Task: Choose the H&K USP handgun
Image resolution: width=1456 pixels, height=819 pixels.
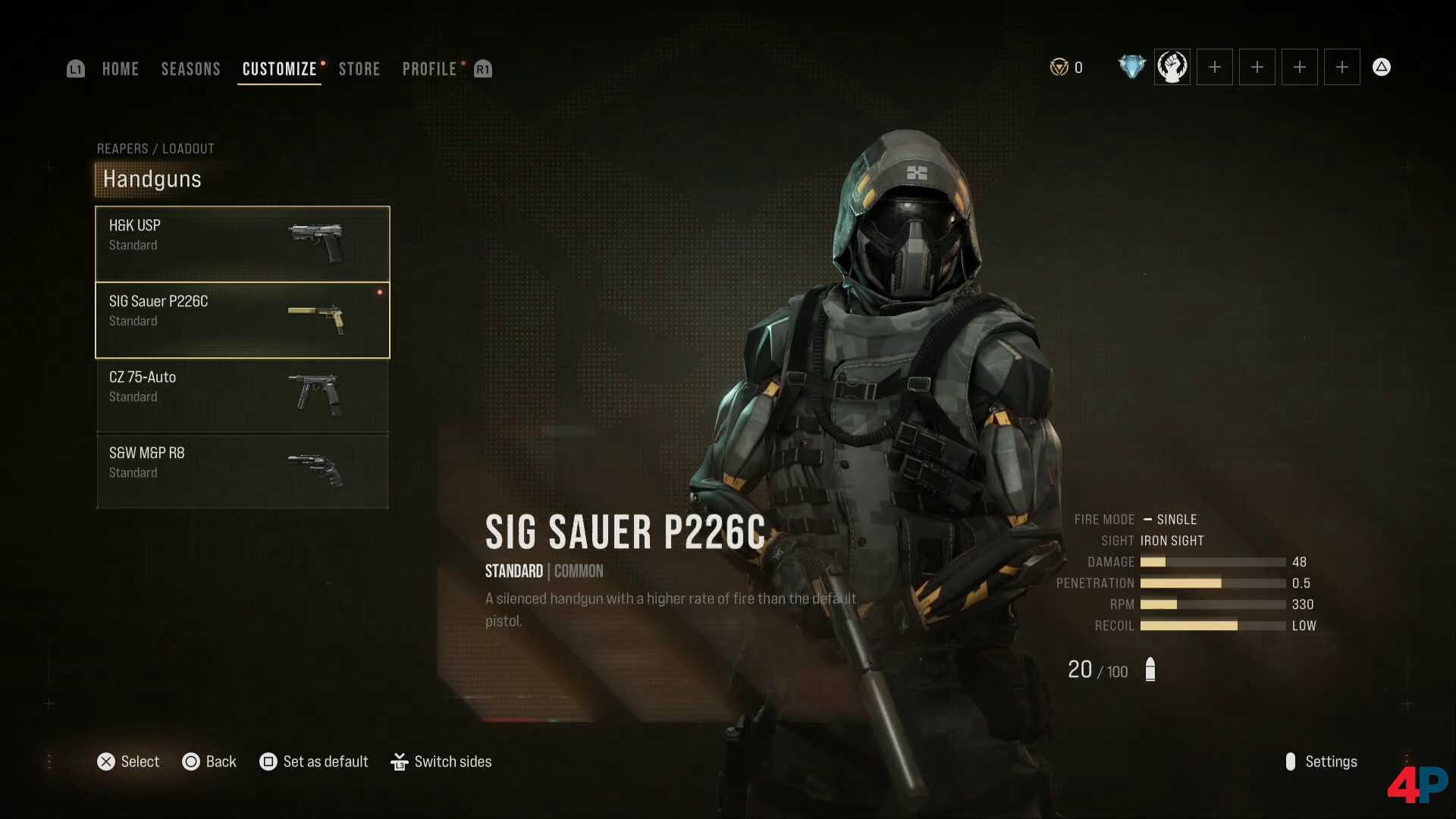Action: (242, 243)
